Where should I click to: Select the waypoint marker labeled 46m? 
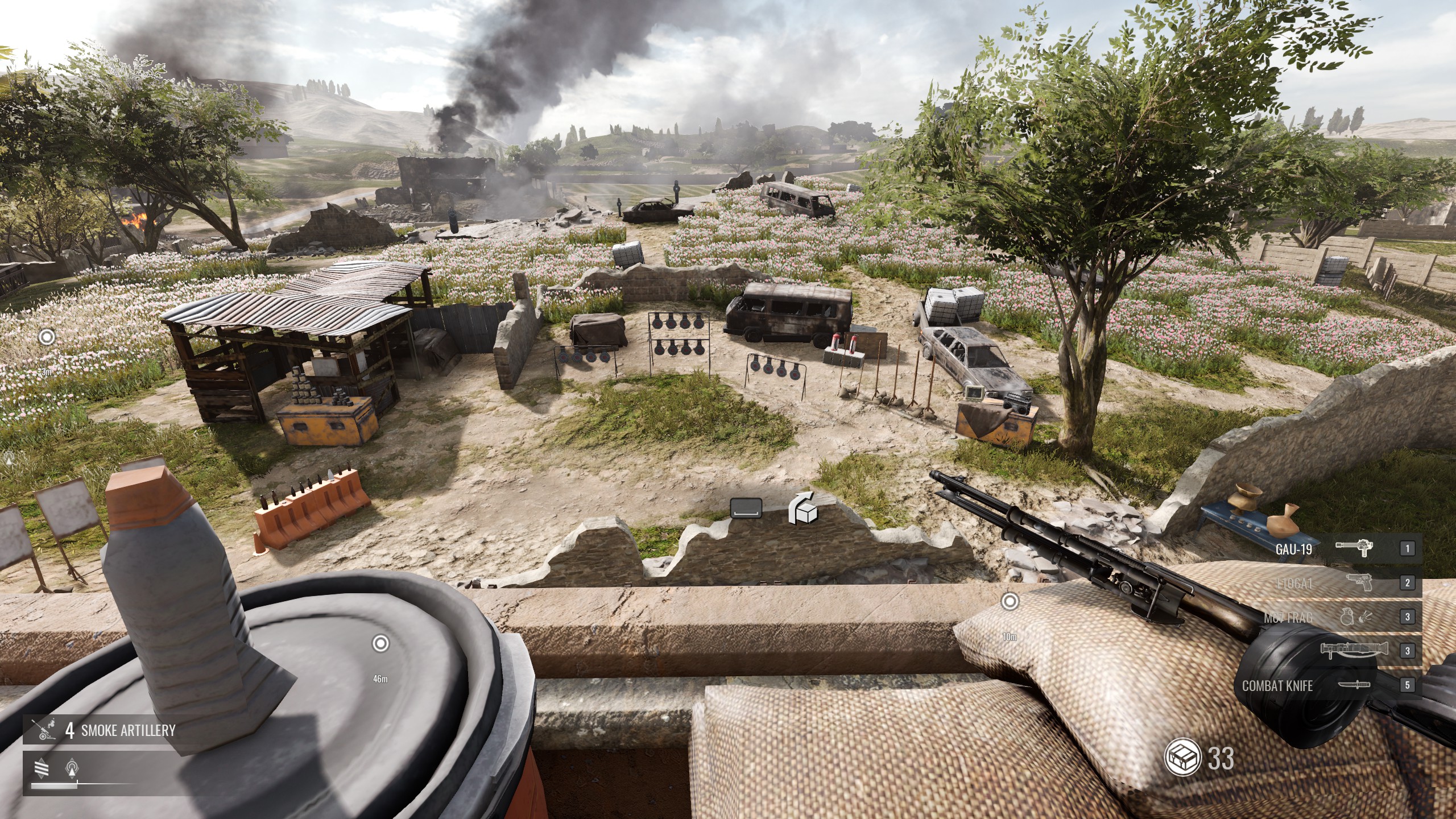pyautogui.click(x=380, y=644)
